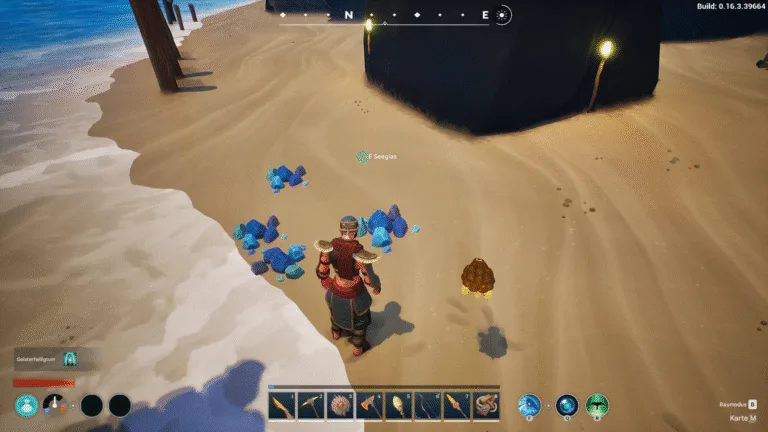Viewport: 768px width, 432px height.
Task: Click the temperature gauge dial
Action: (x=56, y=405)
